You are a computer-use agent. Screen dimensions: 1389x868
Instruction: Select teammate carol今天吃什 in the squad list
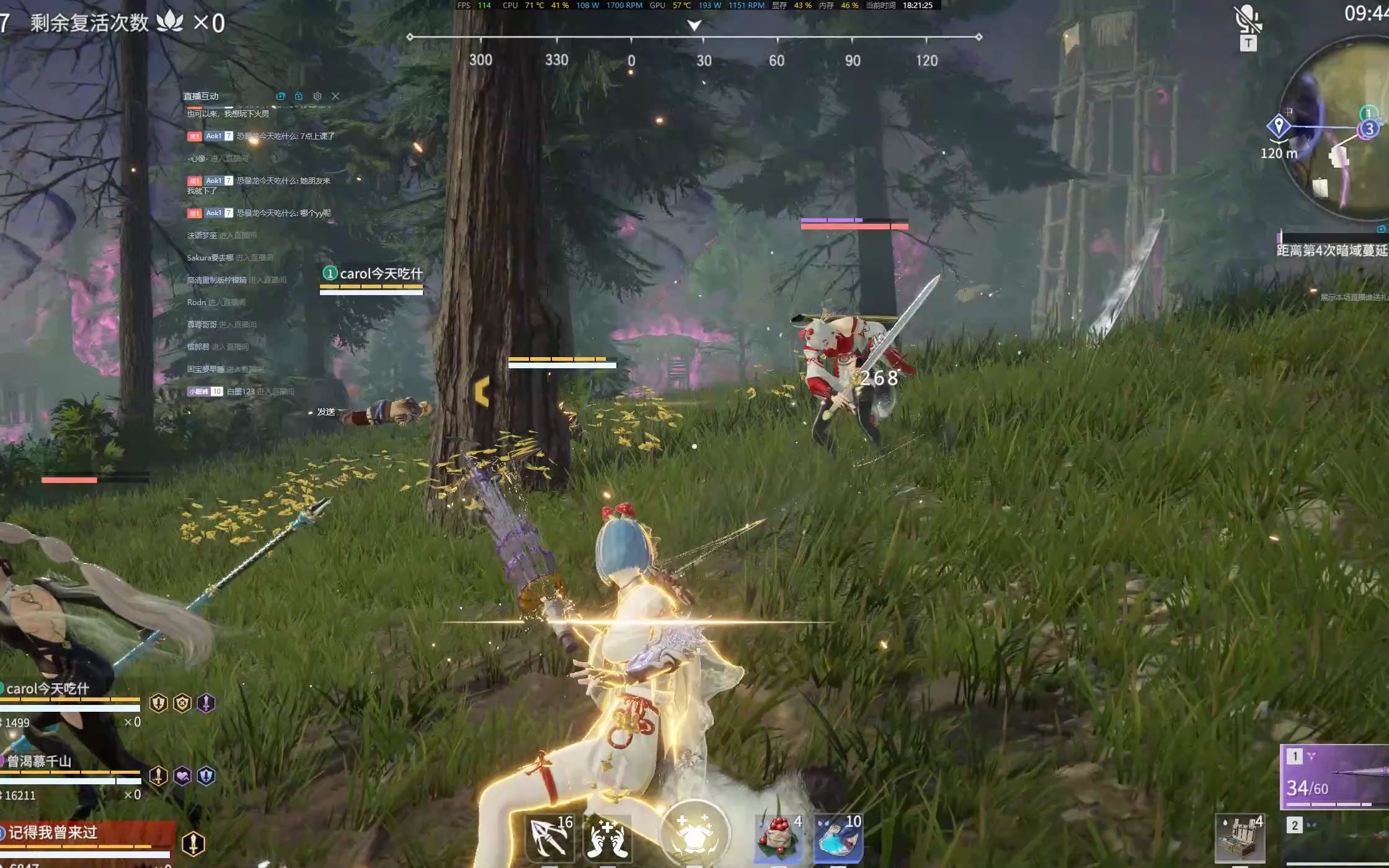[48, 689]
